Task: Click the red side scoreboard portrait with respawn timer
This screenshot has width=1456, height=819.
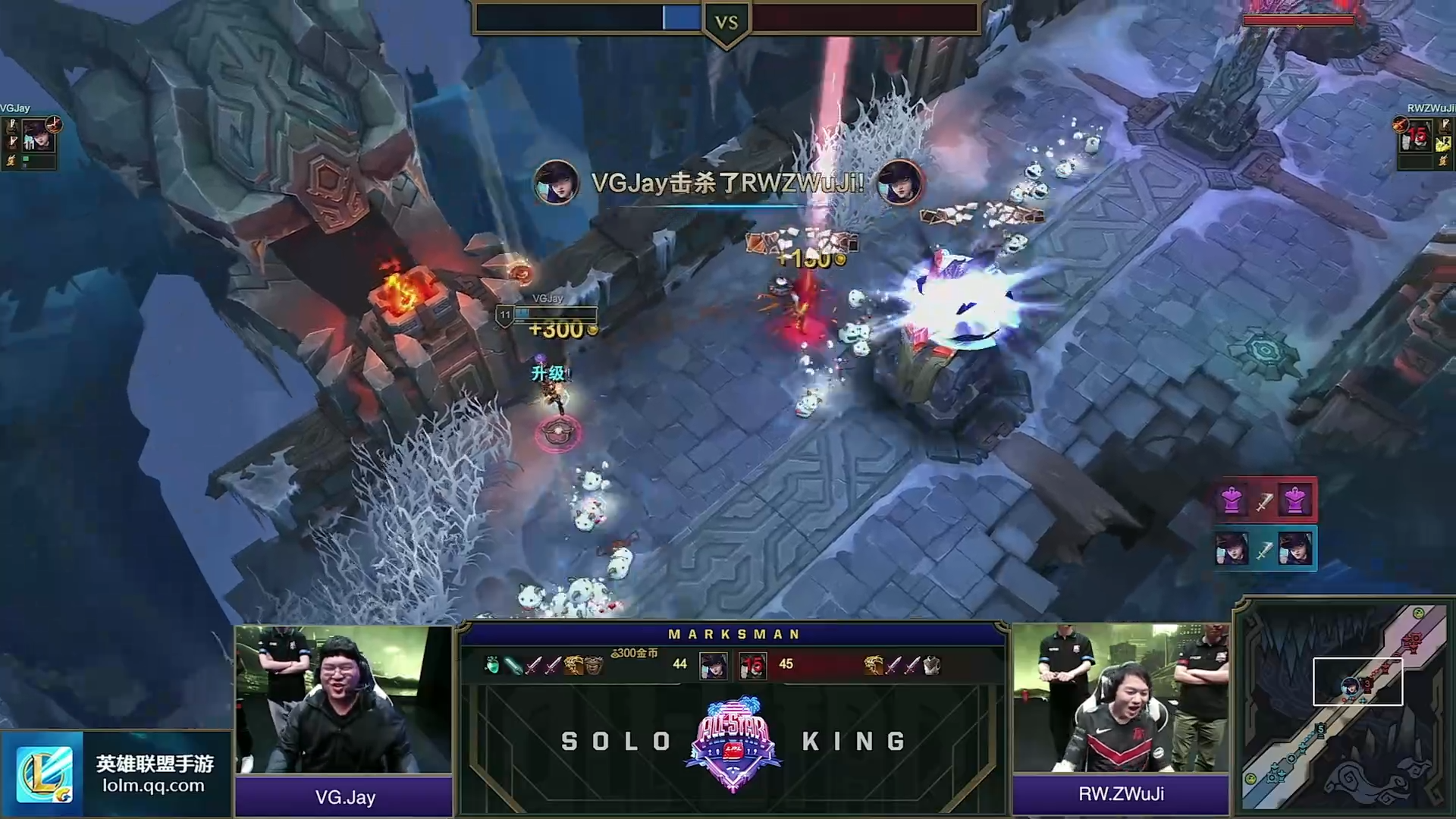Action: (x=752, y=665)
